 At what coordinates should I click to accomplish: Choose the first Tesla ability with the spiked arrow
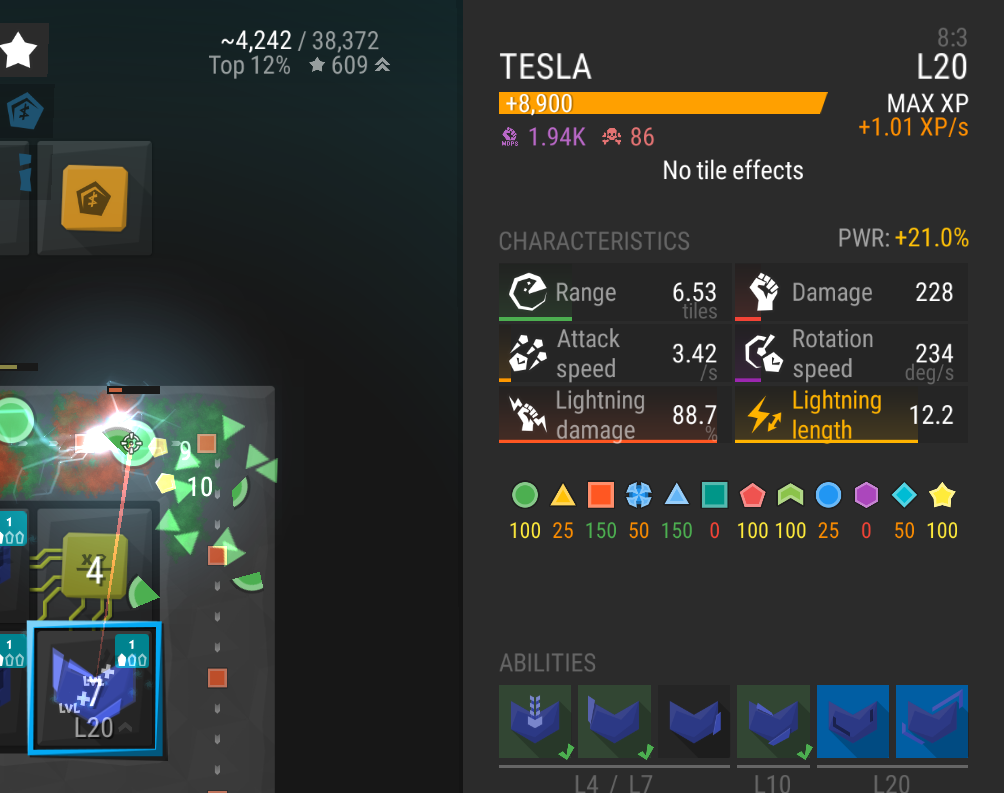[535, 721]
